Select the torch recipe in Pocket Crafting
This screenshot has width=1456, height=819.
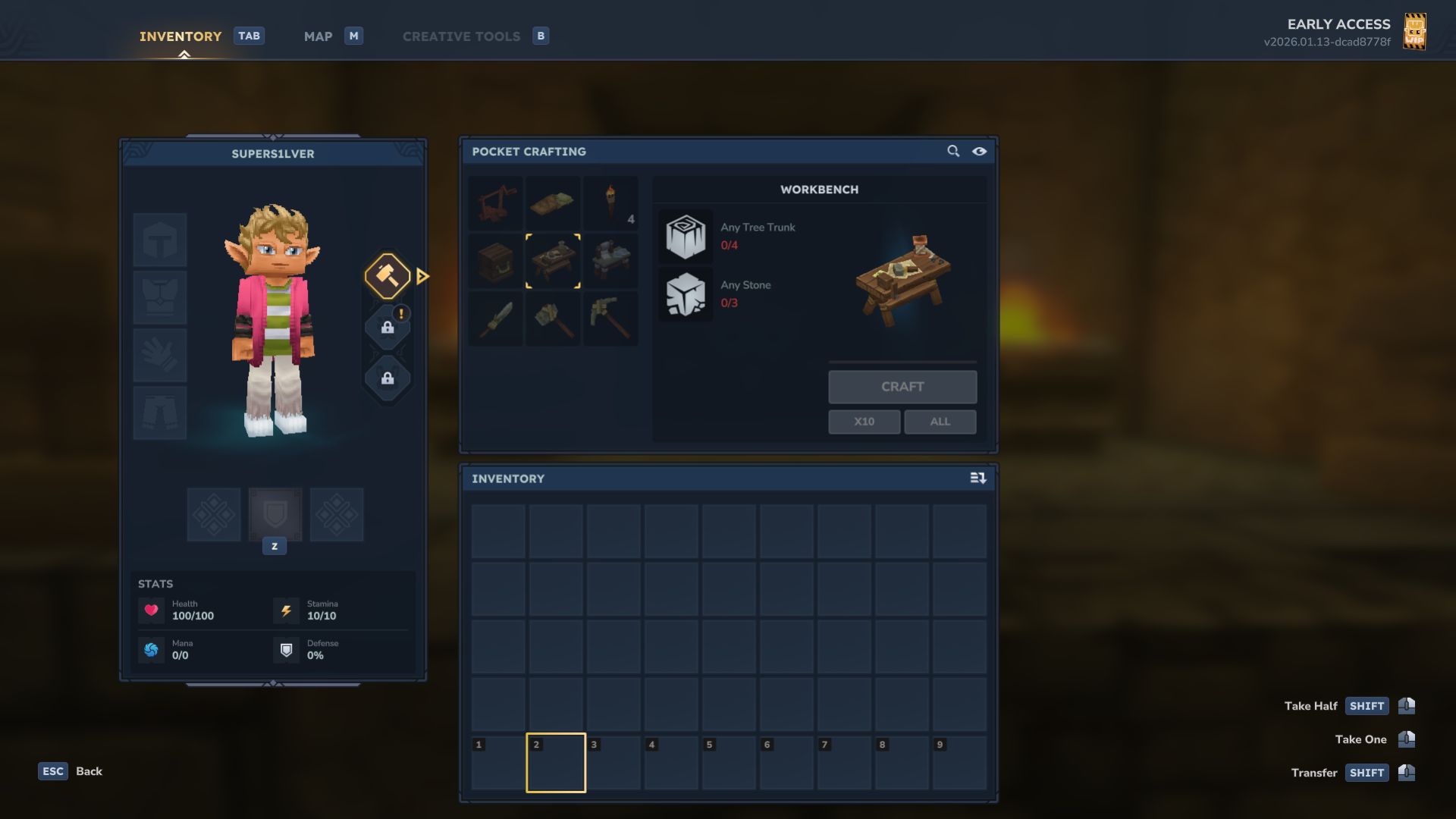[610, 202]
